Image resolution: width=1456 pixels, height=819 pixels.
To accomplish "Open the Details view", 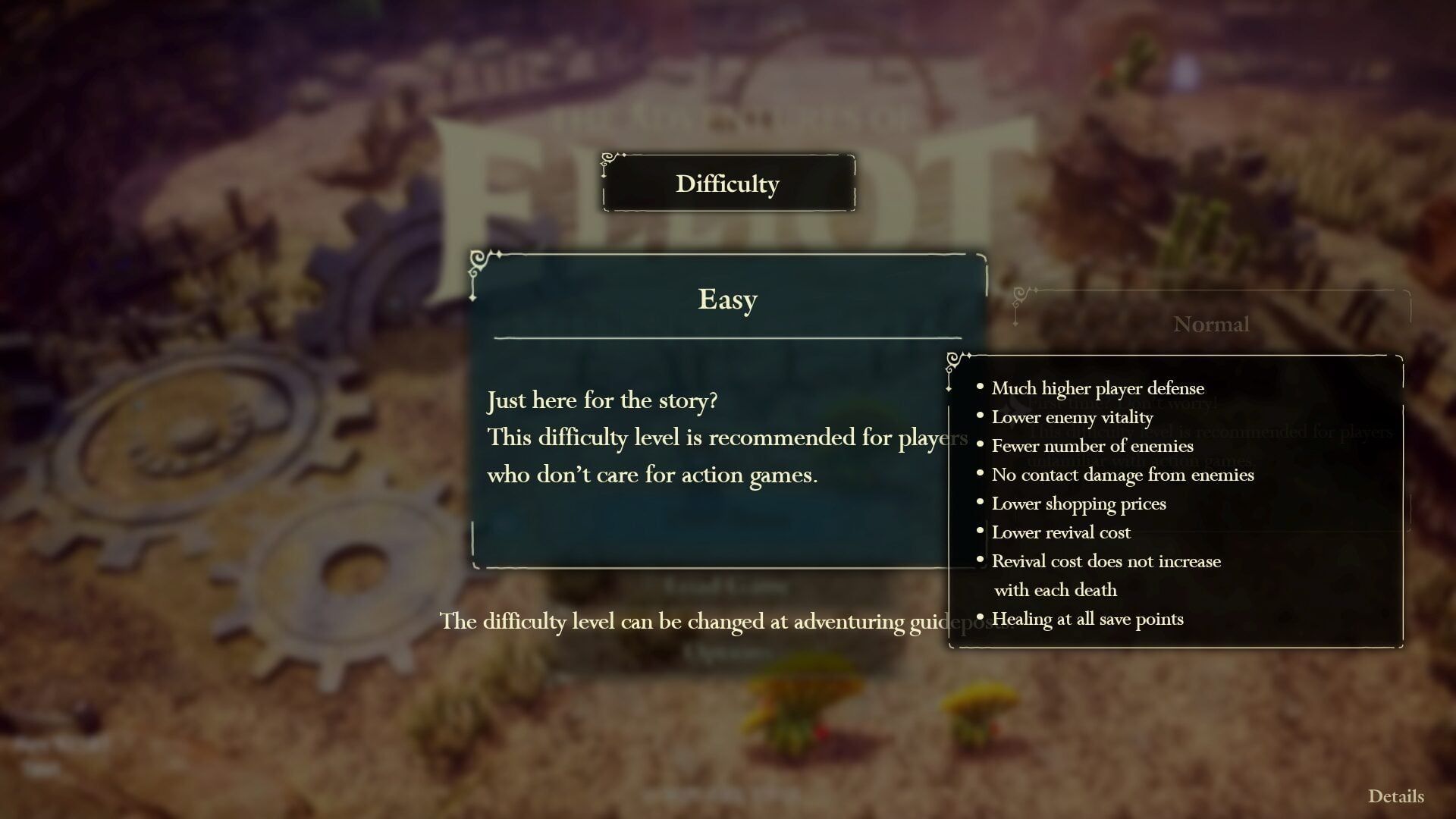I will (1395, 796).
